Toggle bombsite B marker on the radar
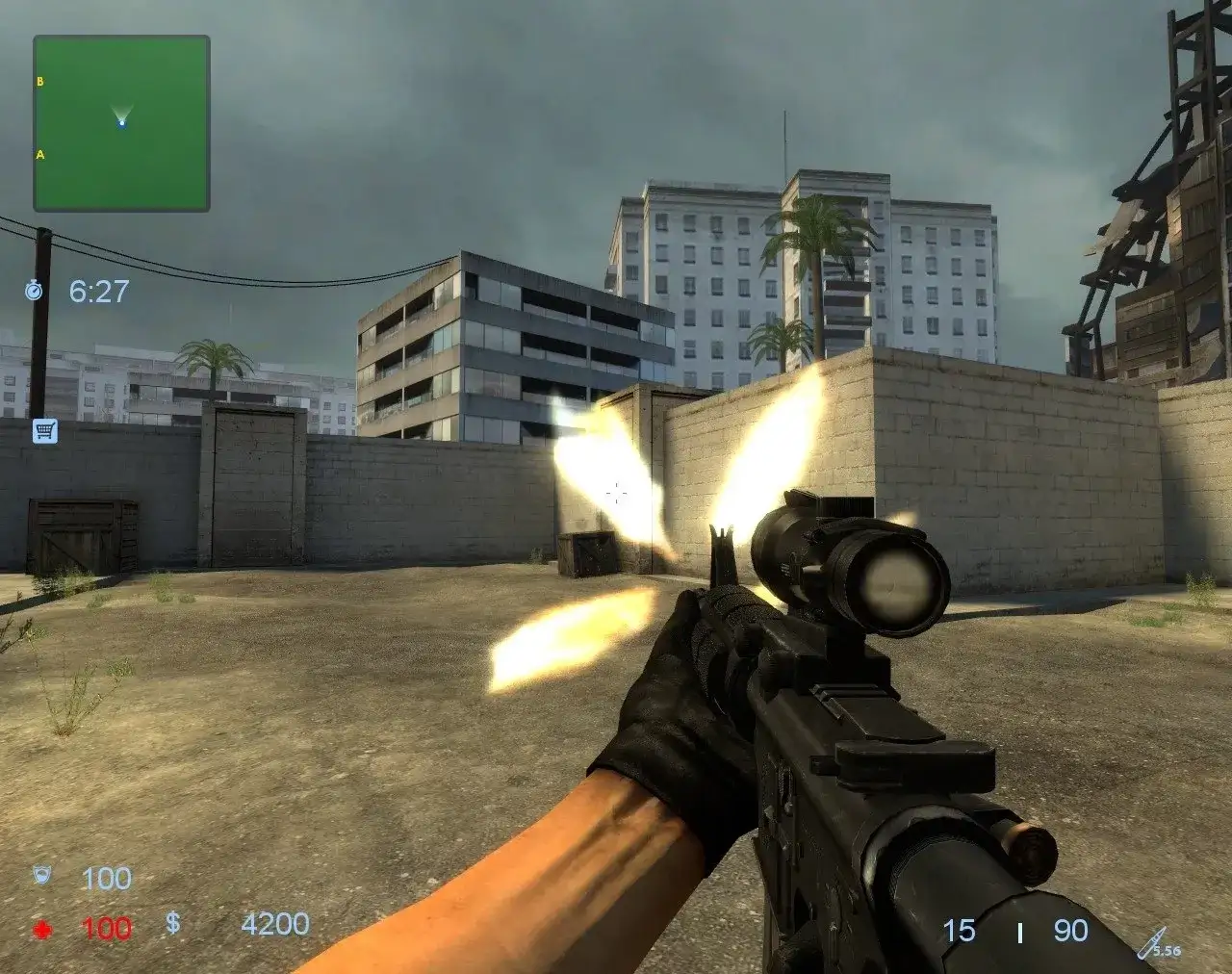 coord(39,81)
